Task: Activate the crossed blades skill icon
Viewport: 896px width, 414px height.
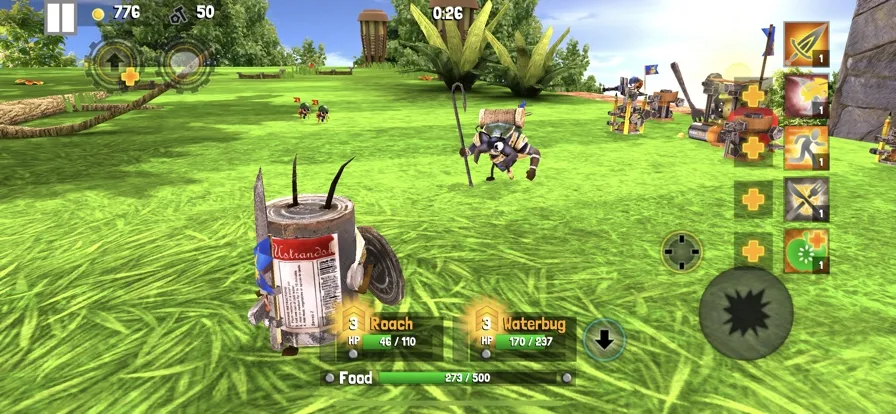Action: [x=806, y=199]
